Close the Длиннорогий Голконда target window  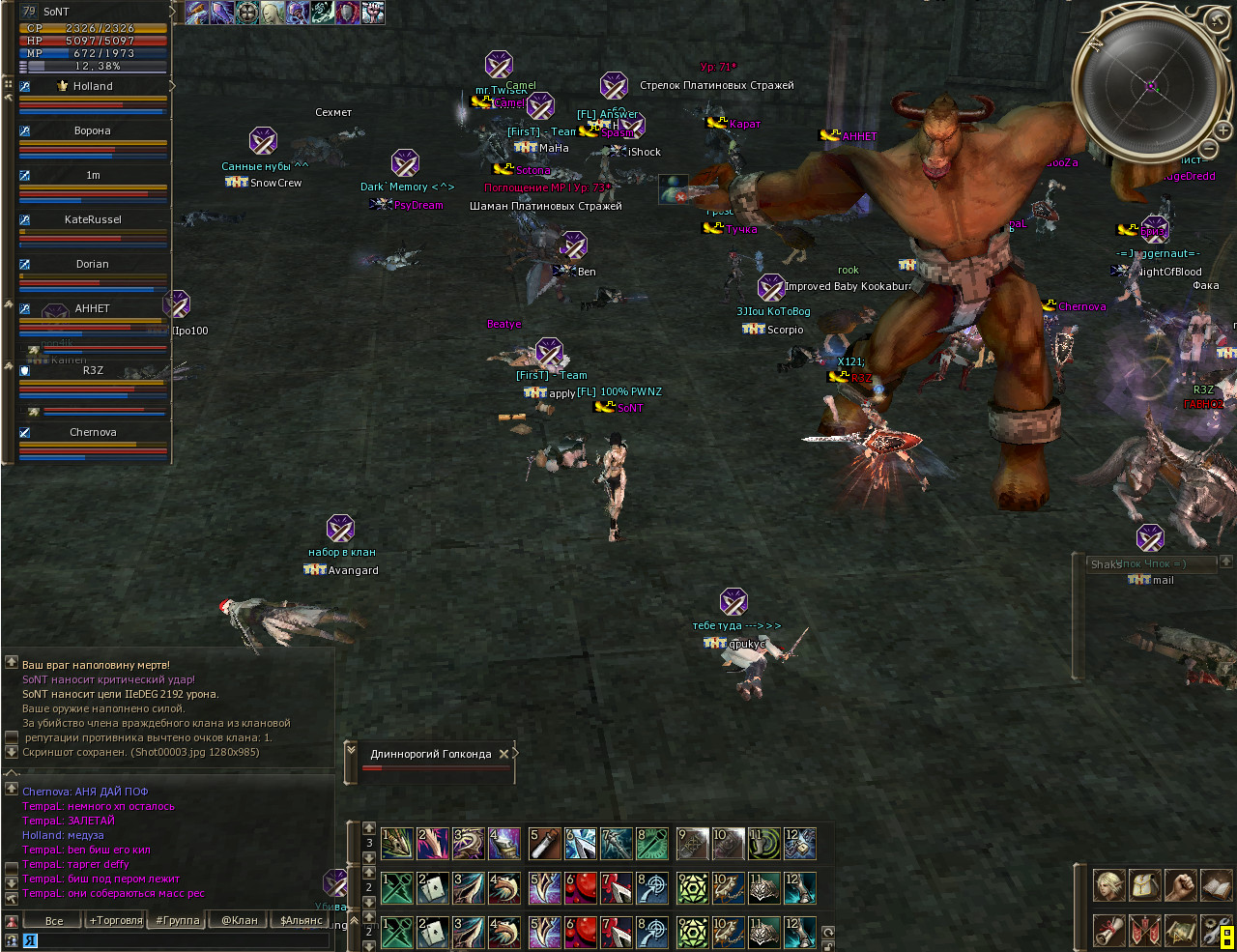point(503,754)
